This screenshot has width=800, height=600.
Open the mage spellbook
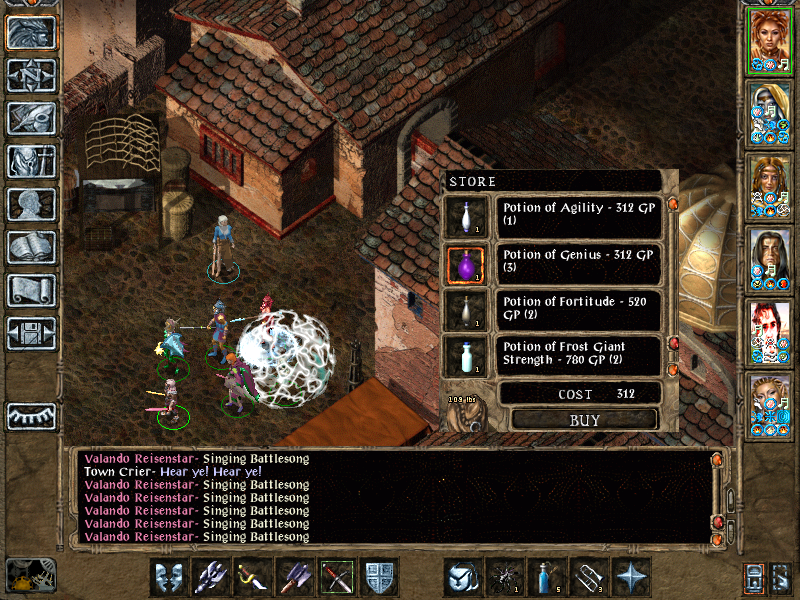tap(31, 247)
